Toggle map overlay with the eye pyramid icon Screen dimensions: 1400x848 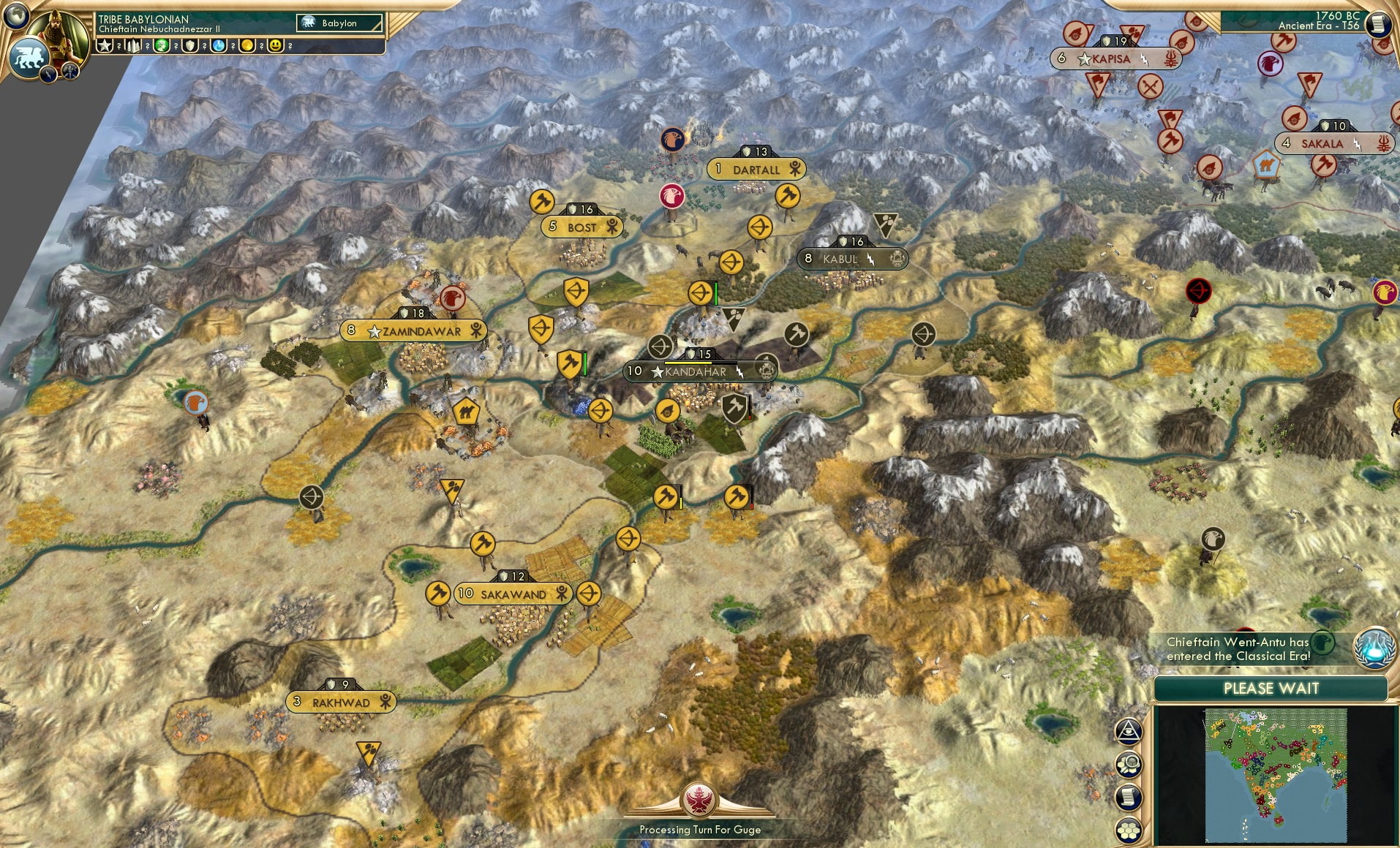1129,730
